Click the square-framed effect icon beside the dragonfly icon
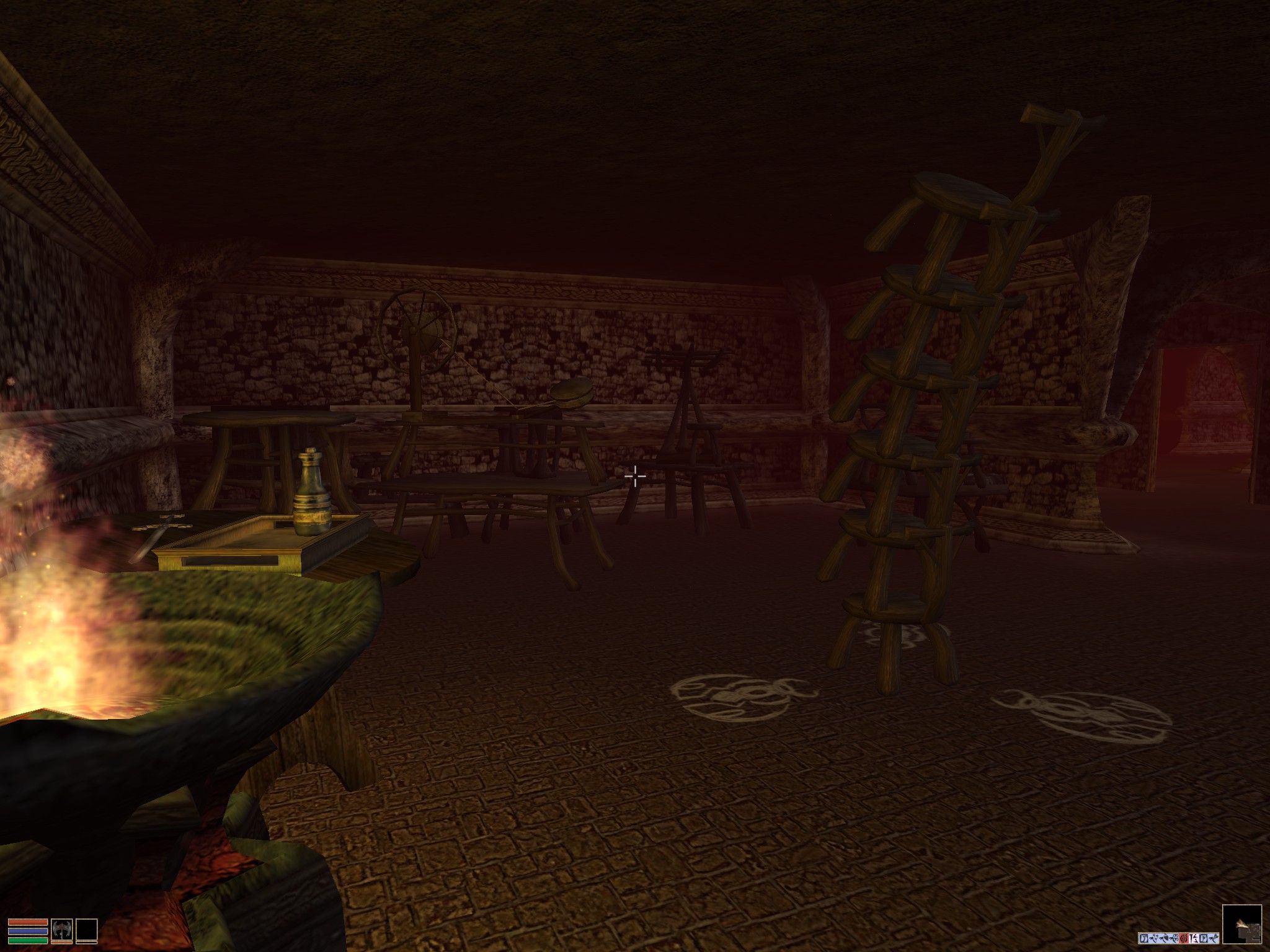Viewport: 1270px width, 952px height. click(x=1204, y=938)
